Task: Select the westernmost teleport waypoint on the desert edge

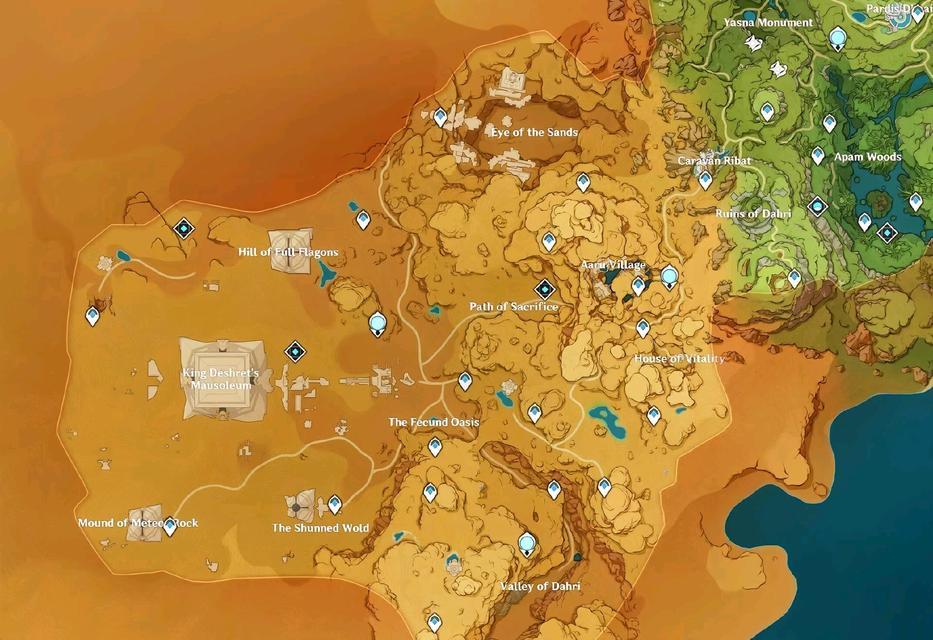Action: pyautogui.click(x=93, y=316)
